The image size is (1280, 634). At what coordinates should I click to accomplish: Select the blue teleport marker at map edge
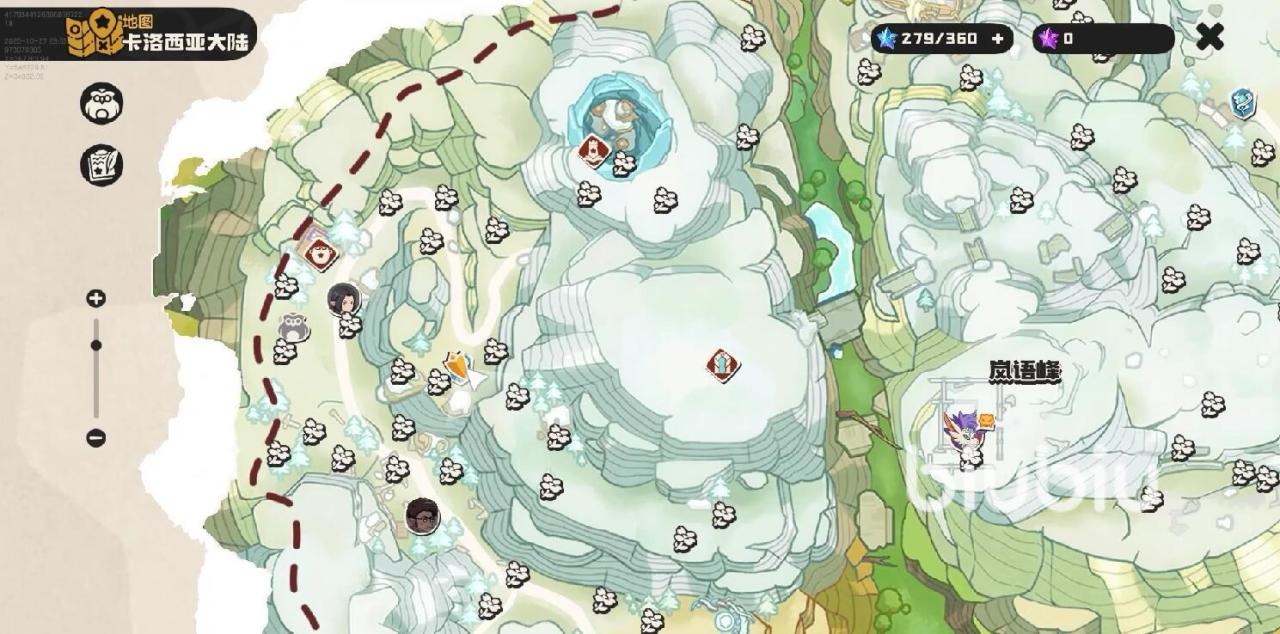click(x=1242, y=103)
